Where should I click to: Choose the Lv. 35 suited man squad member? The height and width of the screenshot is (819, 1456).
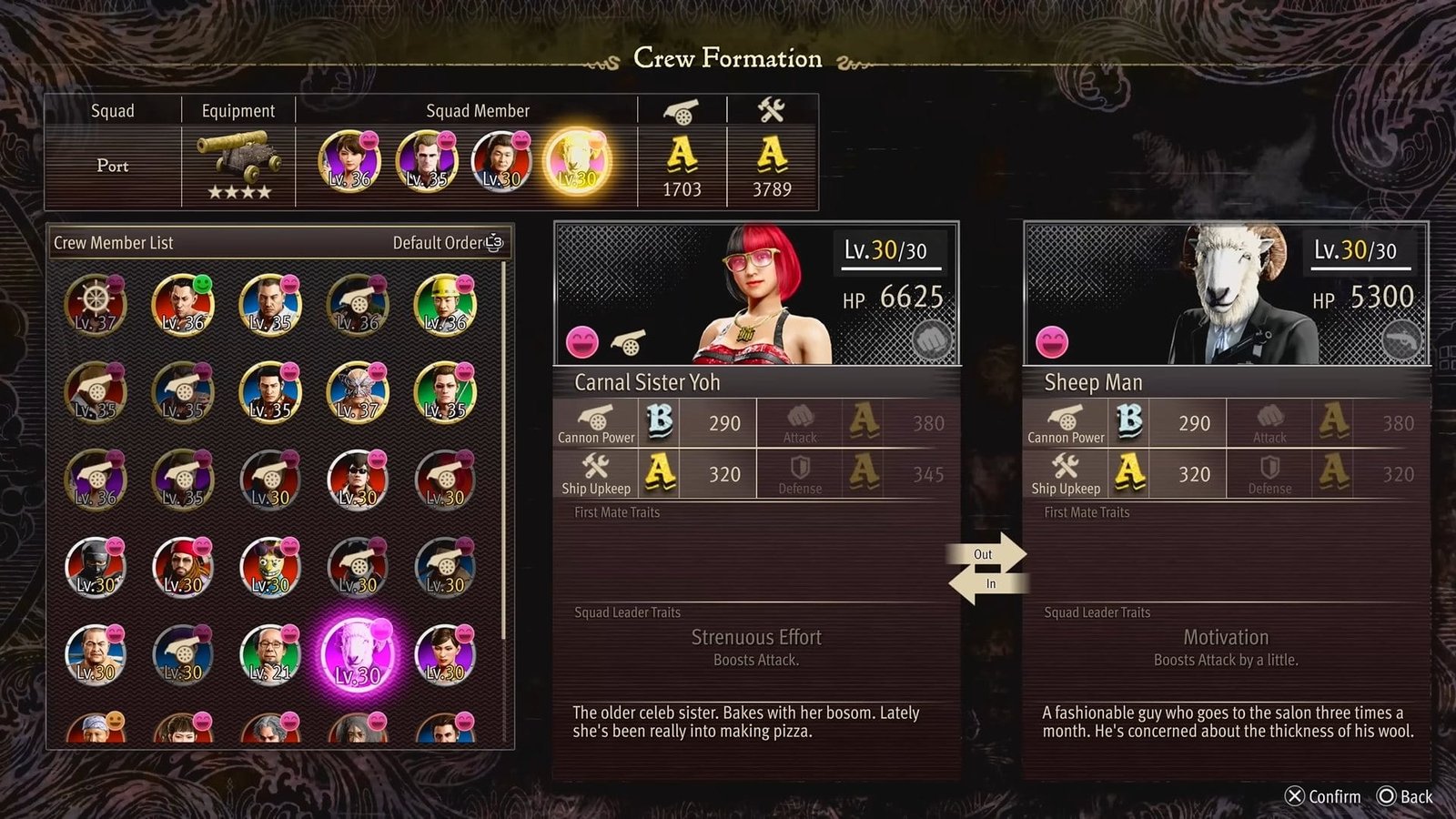[426, 161]
